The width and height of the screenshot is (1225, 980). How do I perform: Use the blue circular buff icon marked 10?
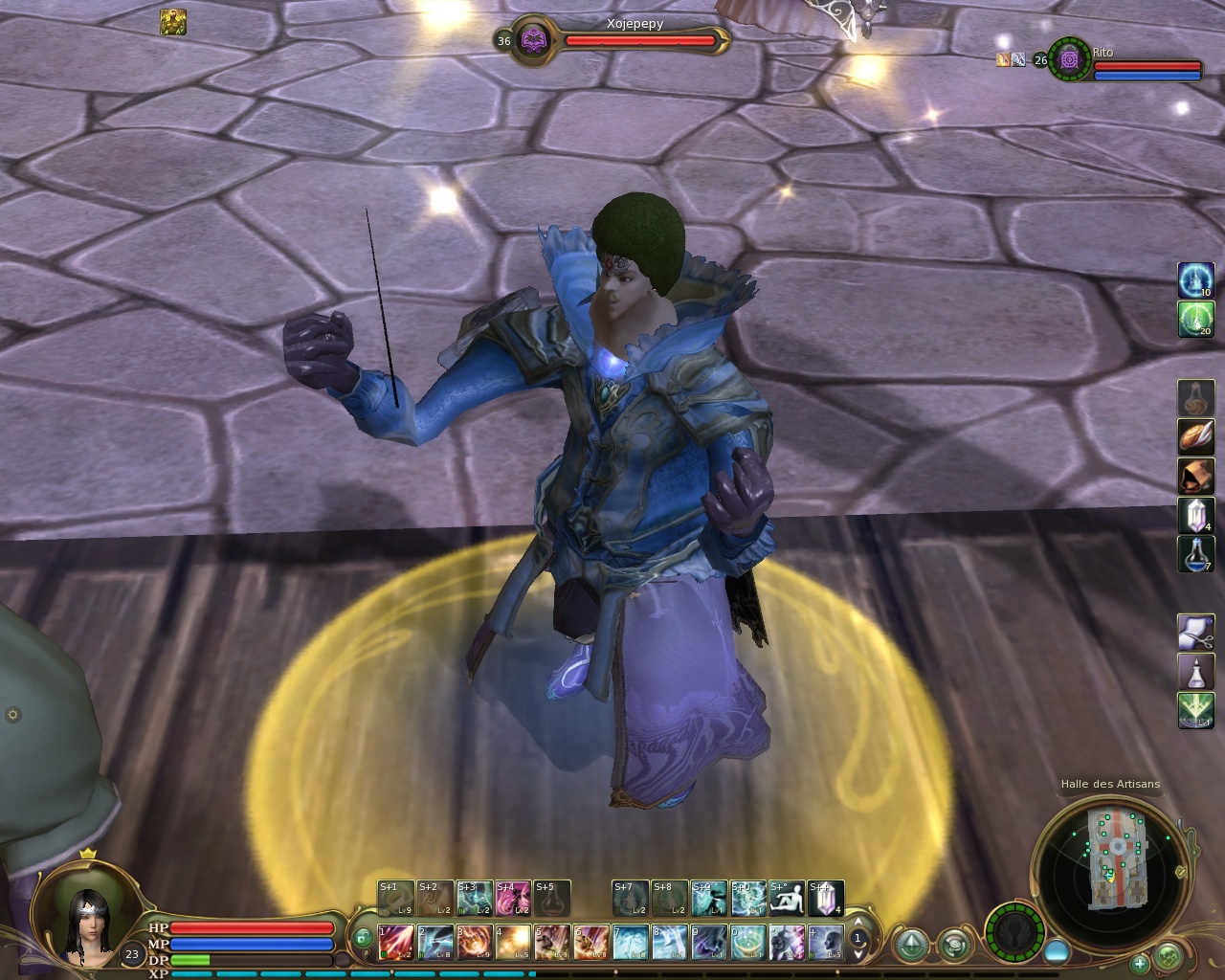(1195, 280)
